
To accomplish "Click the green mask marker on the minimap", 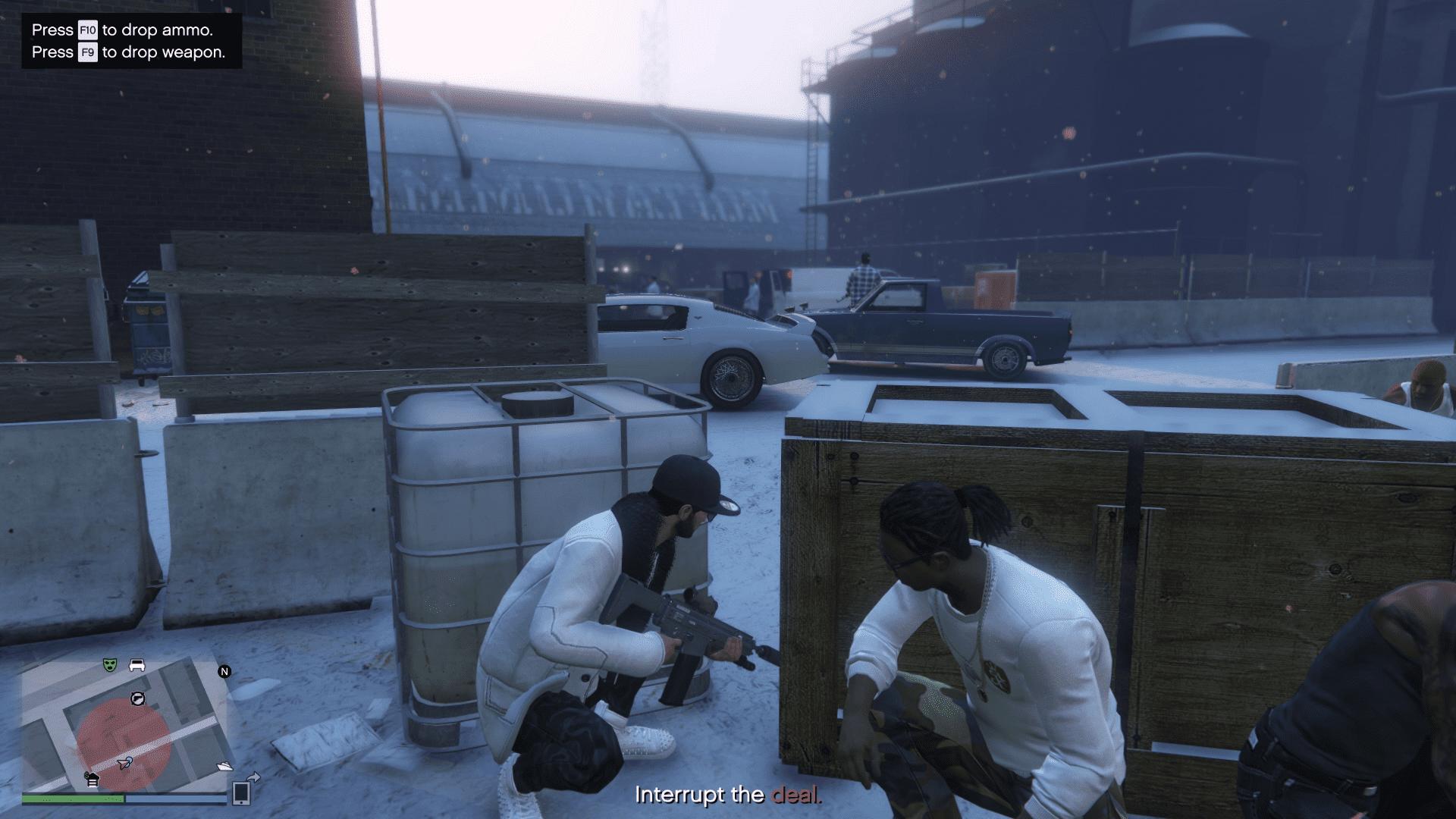I will pos(111,665).
